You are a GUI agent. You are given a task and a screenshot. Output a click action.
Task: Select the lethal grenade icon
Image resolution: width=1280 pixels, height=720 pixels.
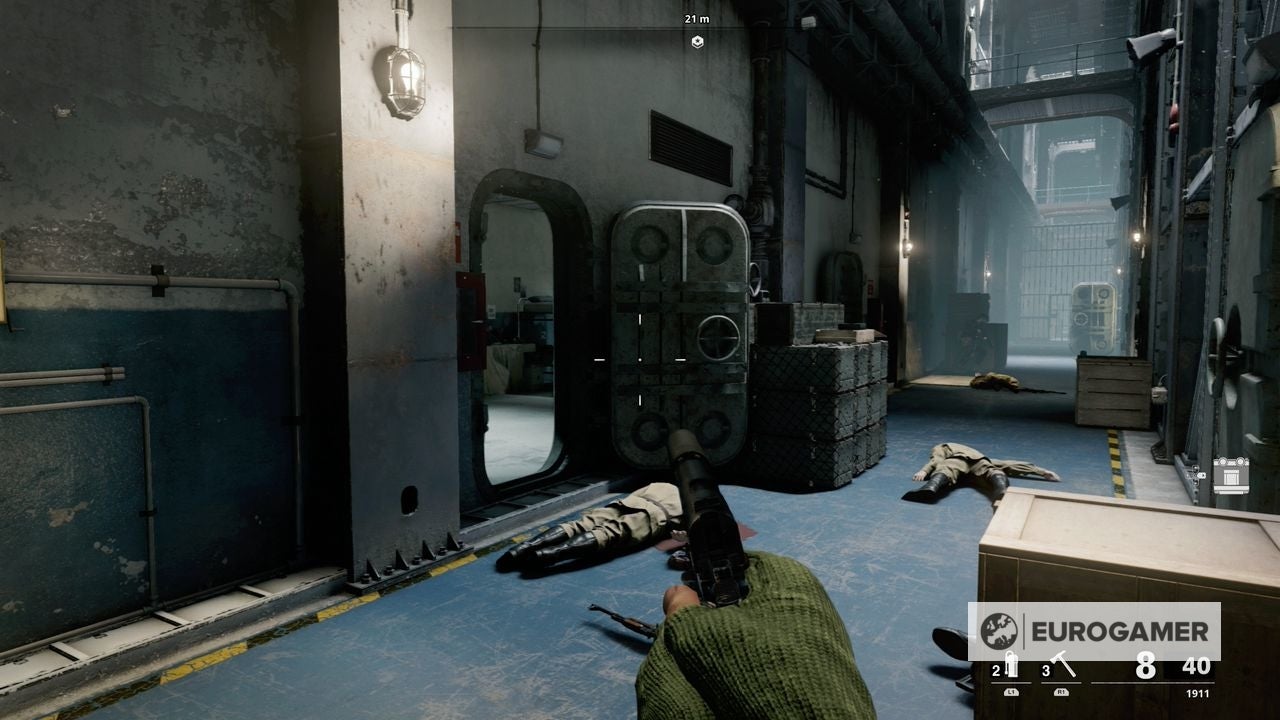(1012, 665)
